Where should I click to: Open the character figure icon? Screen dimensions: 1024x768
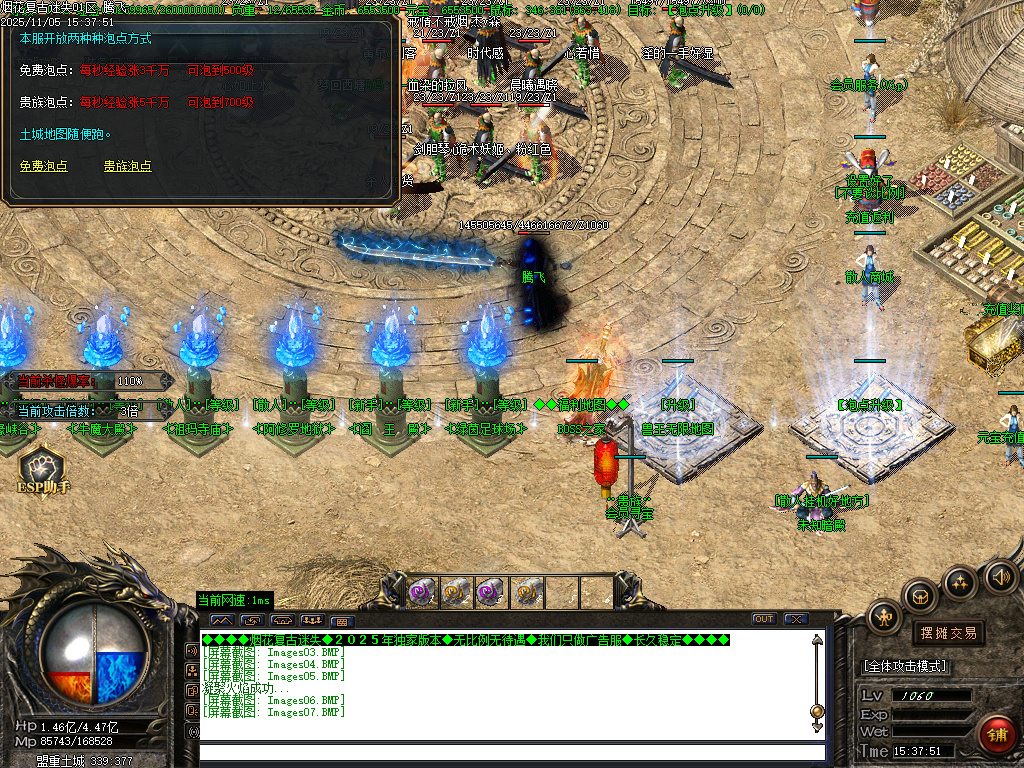[x=885, y=616]
